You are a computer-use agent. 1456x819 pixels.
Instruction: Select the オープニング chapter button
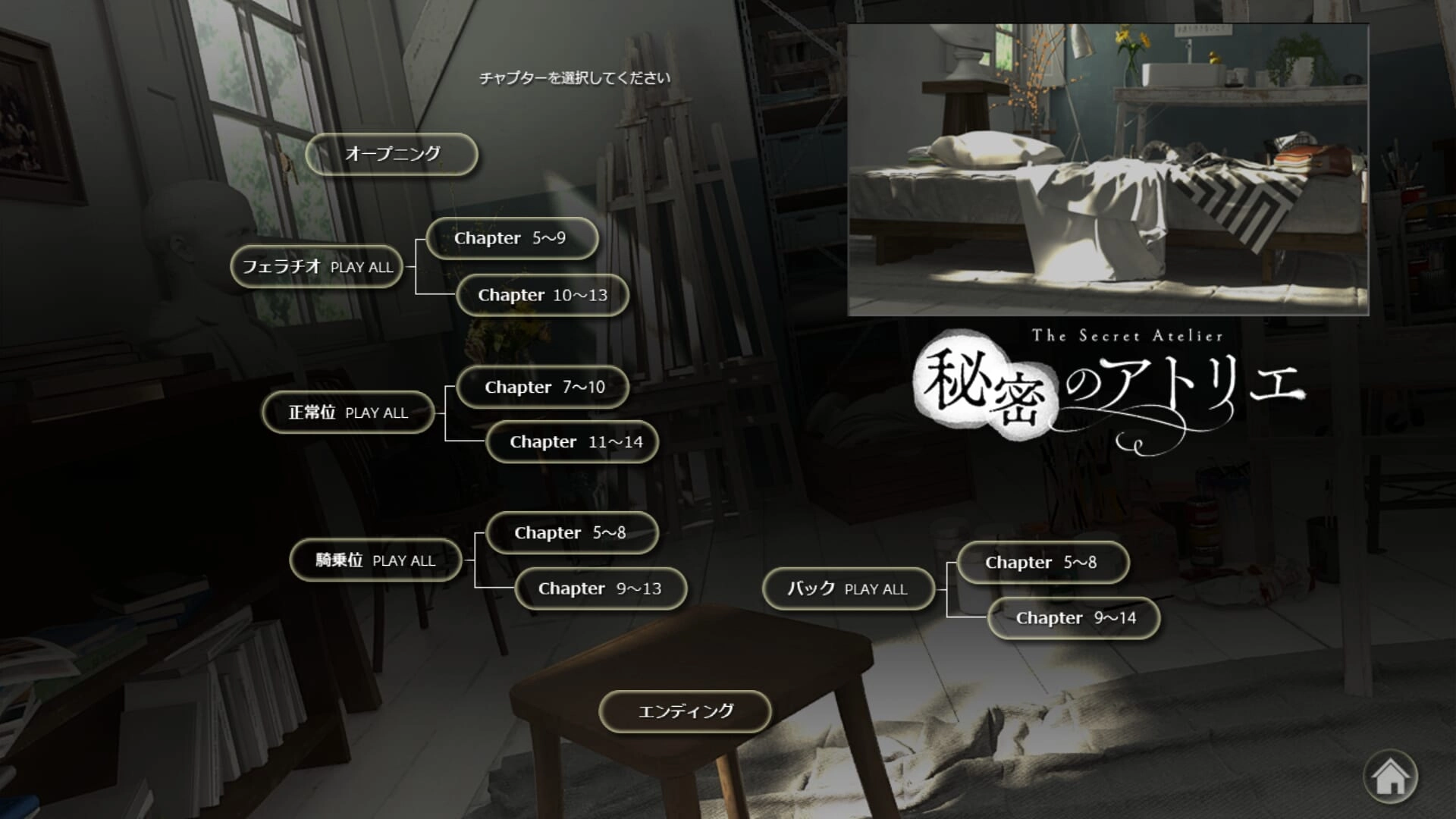point(391,154)
